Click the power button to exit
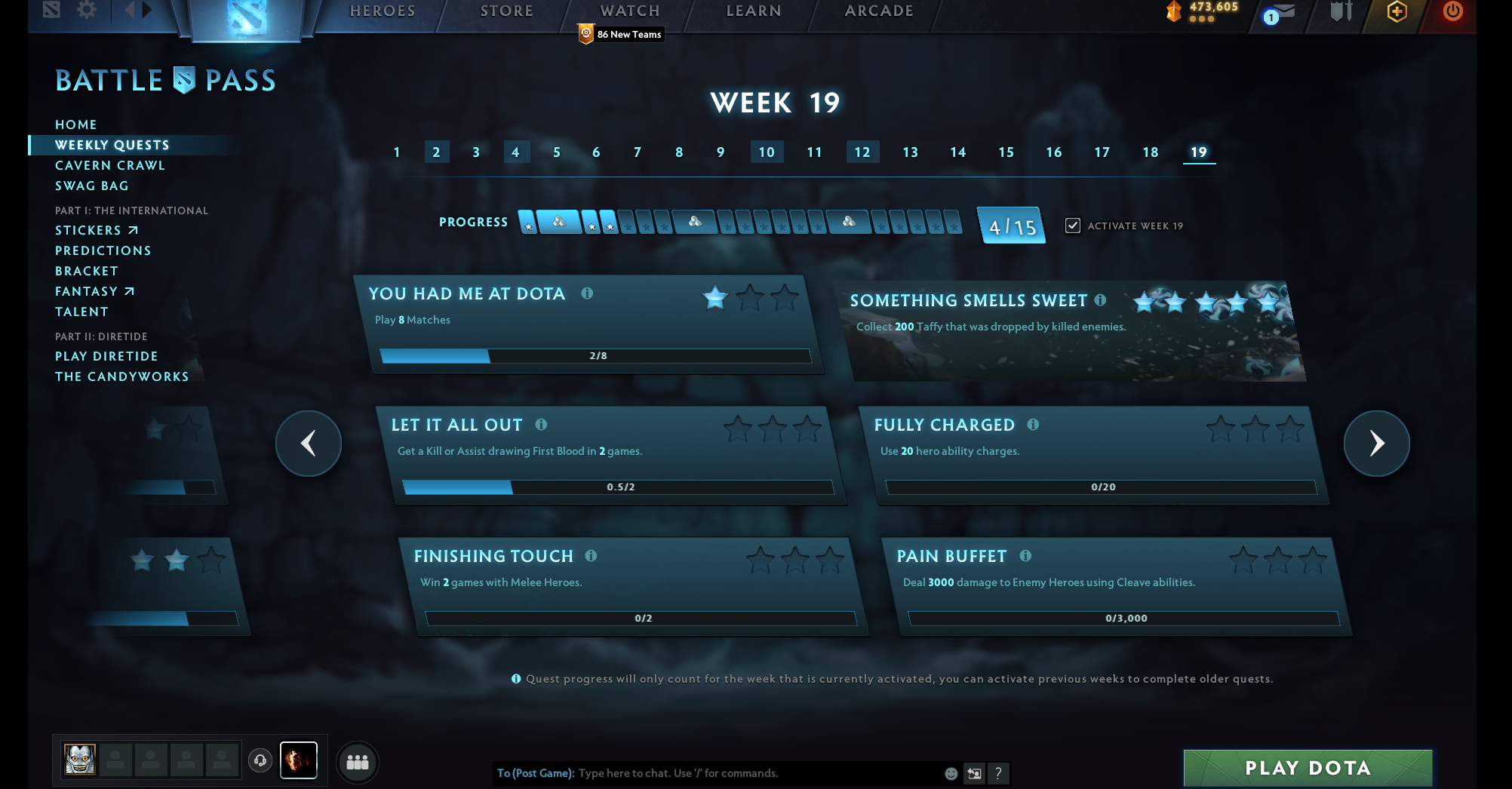The image size is (1512, 789). 1451,12
